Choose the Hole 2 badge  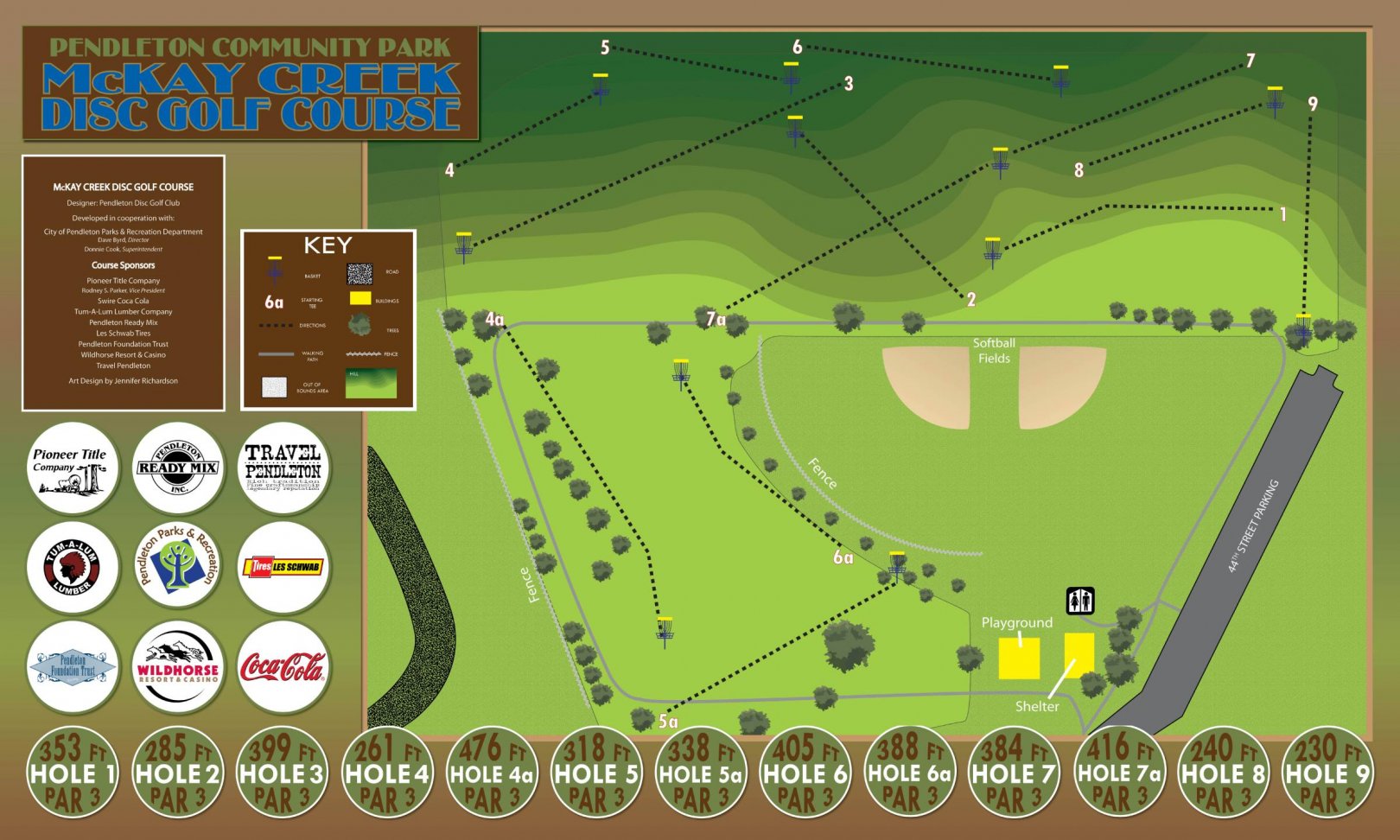(177, 773)
